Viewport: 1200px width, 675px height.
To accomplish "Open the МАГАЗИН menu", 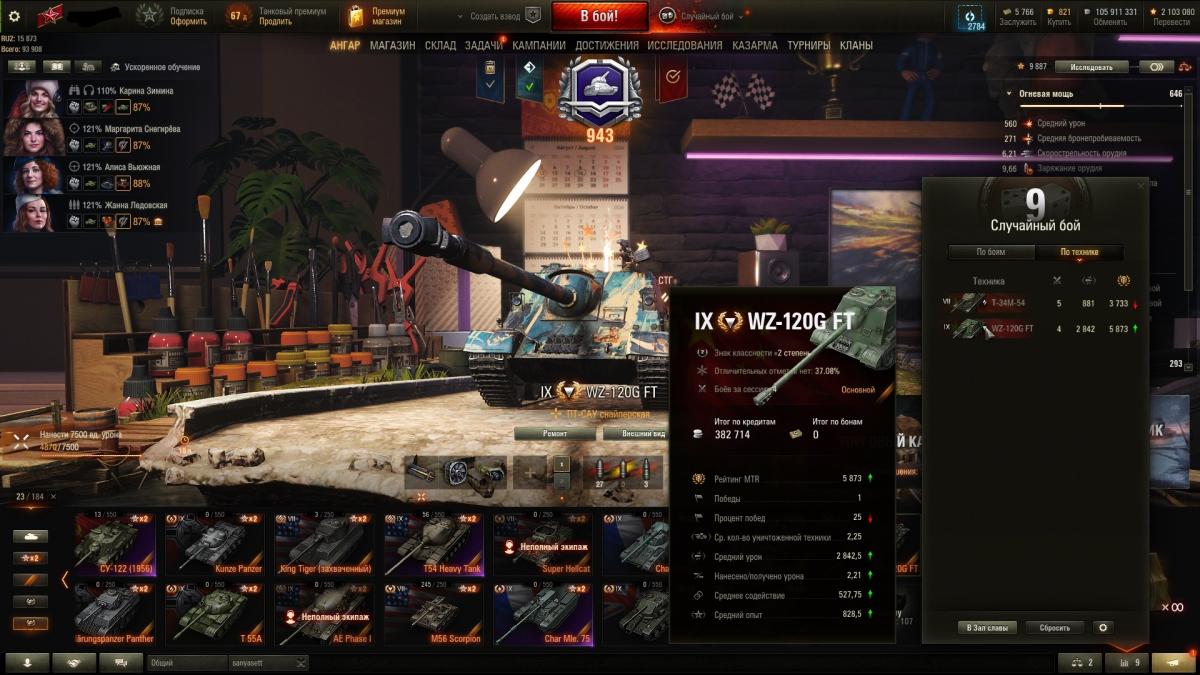I will [392, 45].
